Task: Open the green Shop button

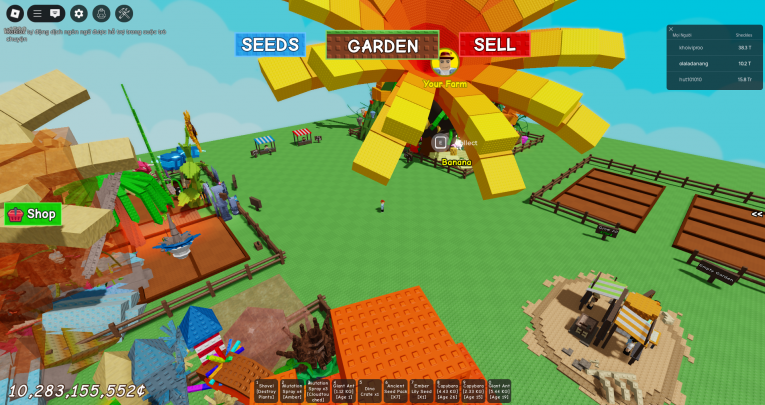Action: coord(33,213)
